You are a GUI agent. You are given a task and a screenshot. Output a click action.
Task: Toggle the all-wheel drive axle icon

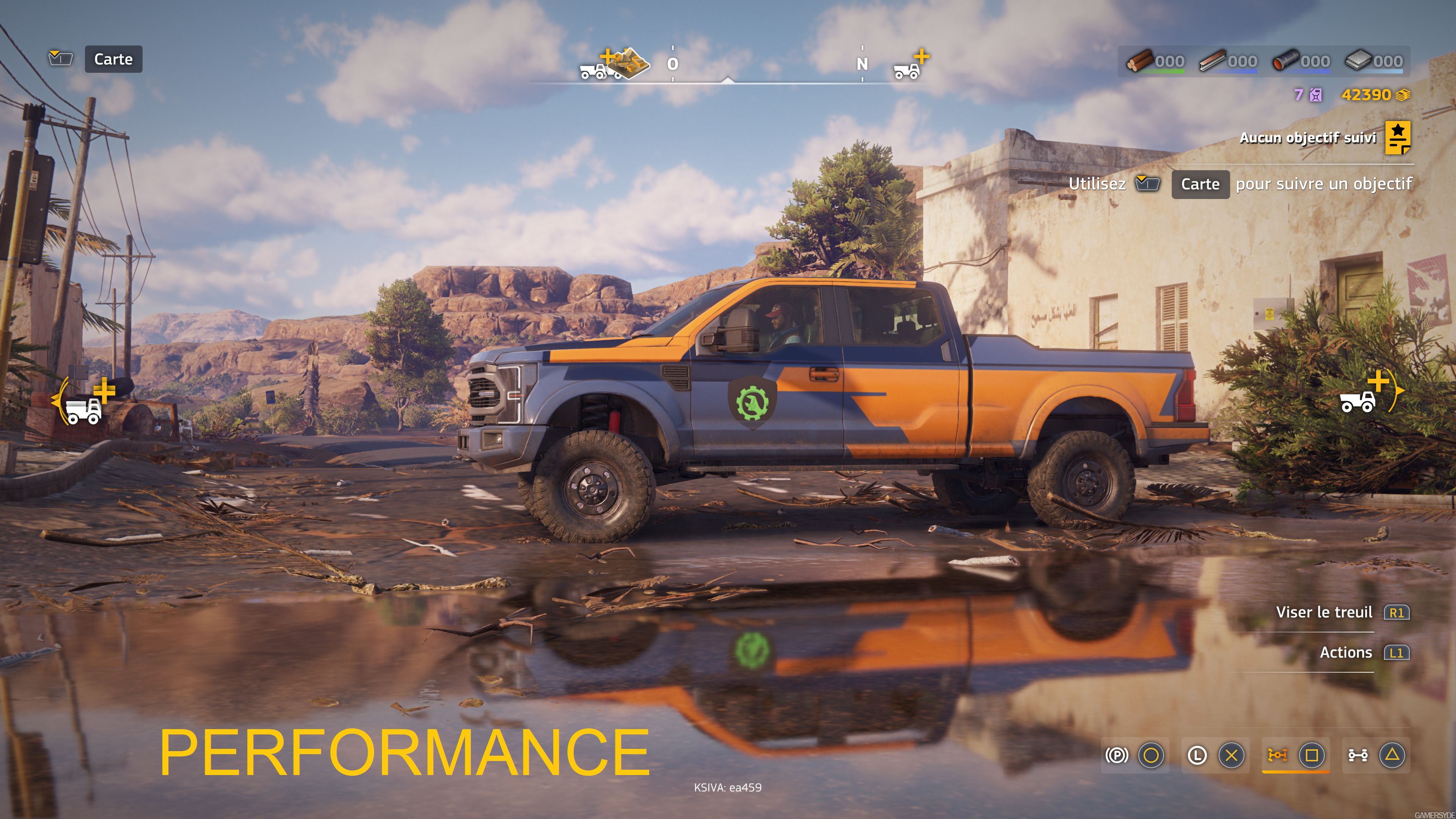[x=1358, y=755]
